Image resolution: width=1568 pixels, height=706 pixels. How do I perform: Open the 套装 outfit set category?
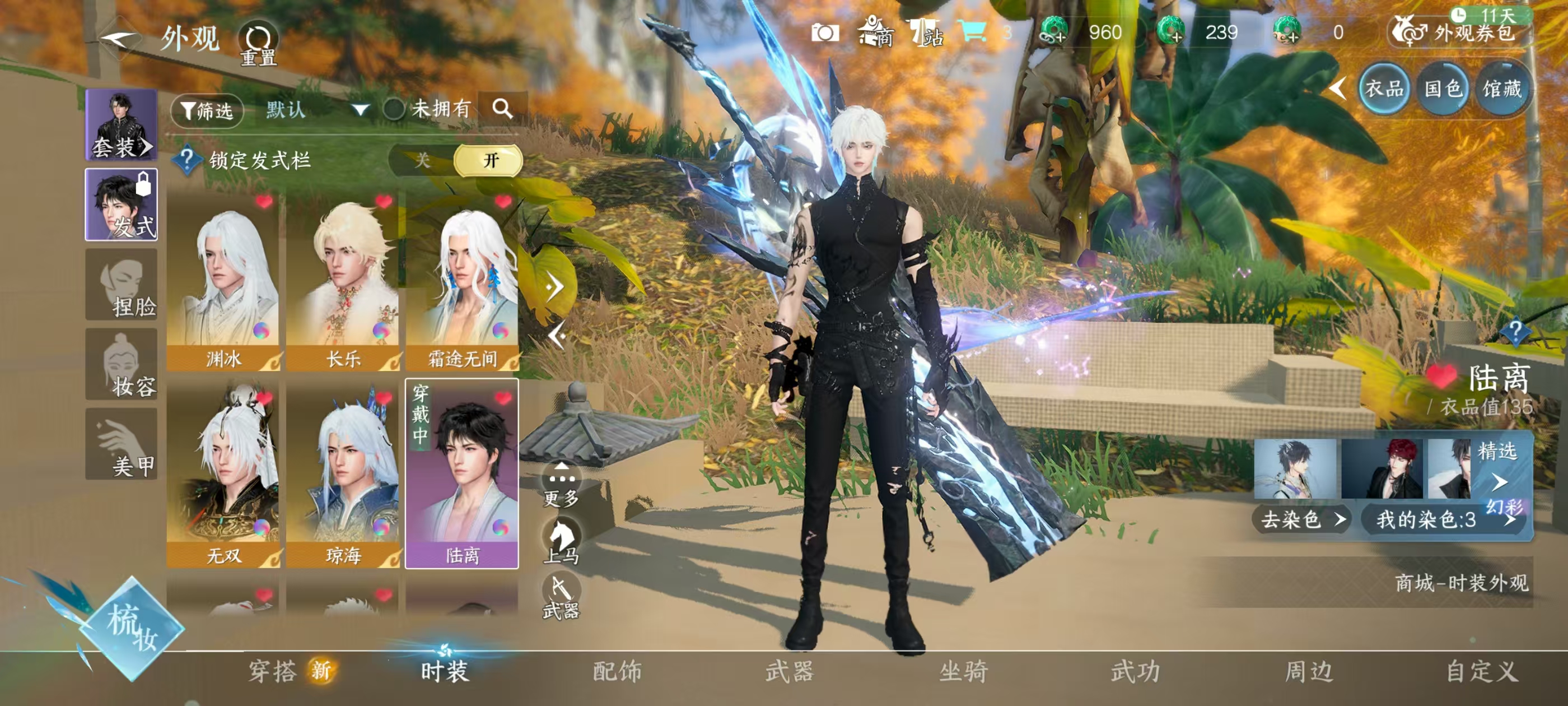coord(121,124)
